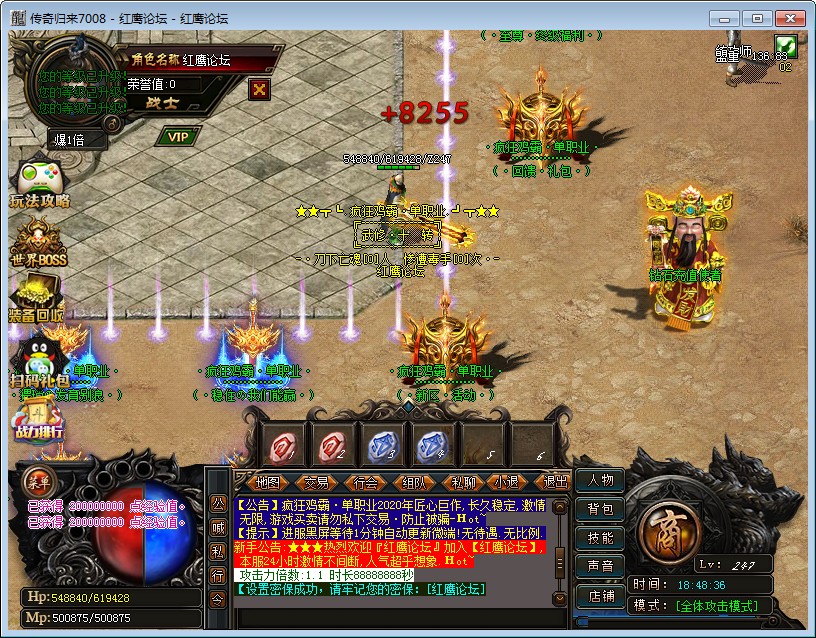Use the blue potion in hotbar slot 3
Viewport: 816px width, 638px height.
(x=381, y=446)
